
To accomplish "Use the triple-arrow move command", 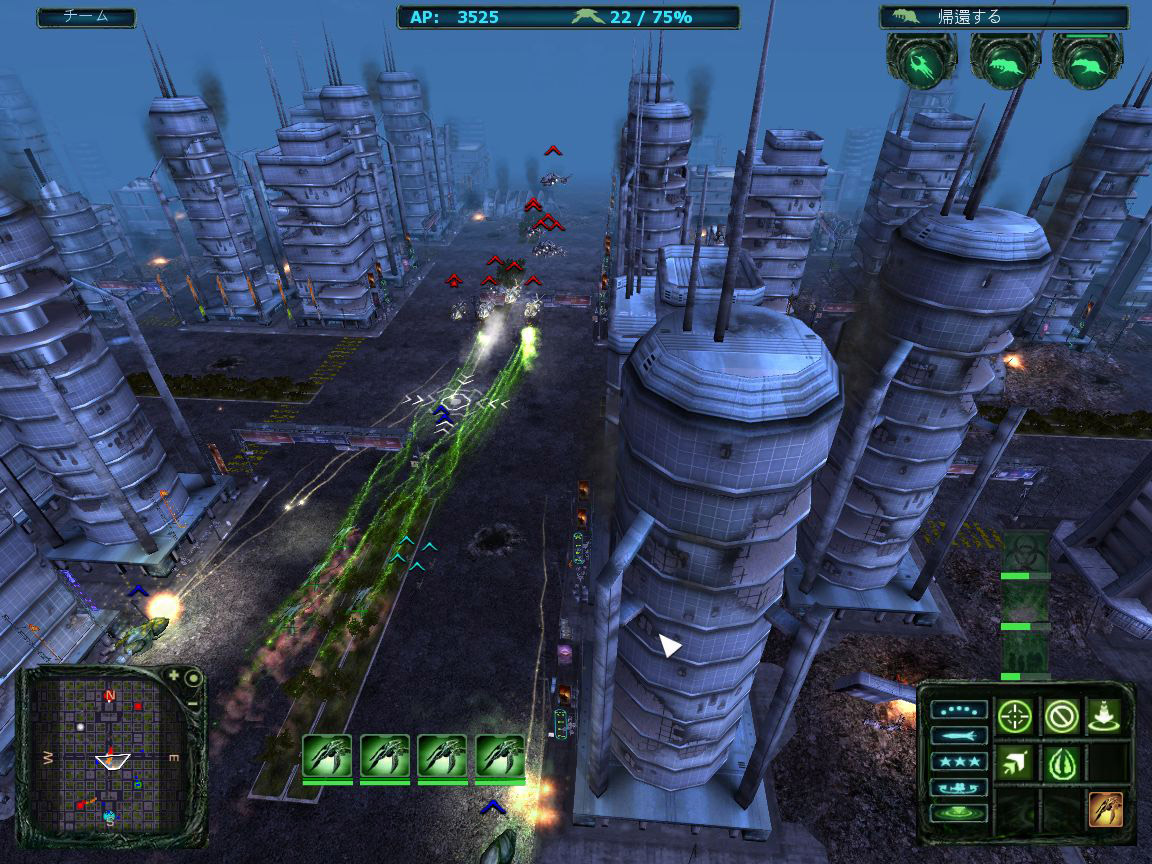I will pyautogui.click(x=1015, y=763).
